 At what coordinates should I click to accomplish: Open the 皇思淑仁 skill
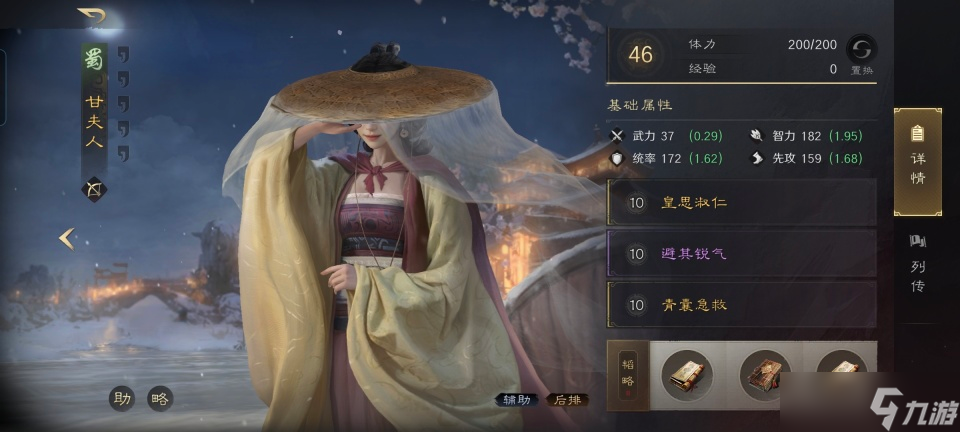tap(741, 203)
